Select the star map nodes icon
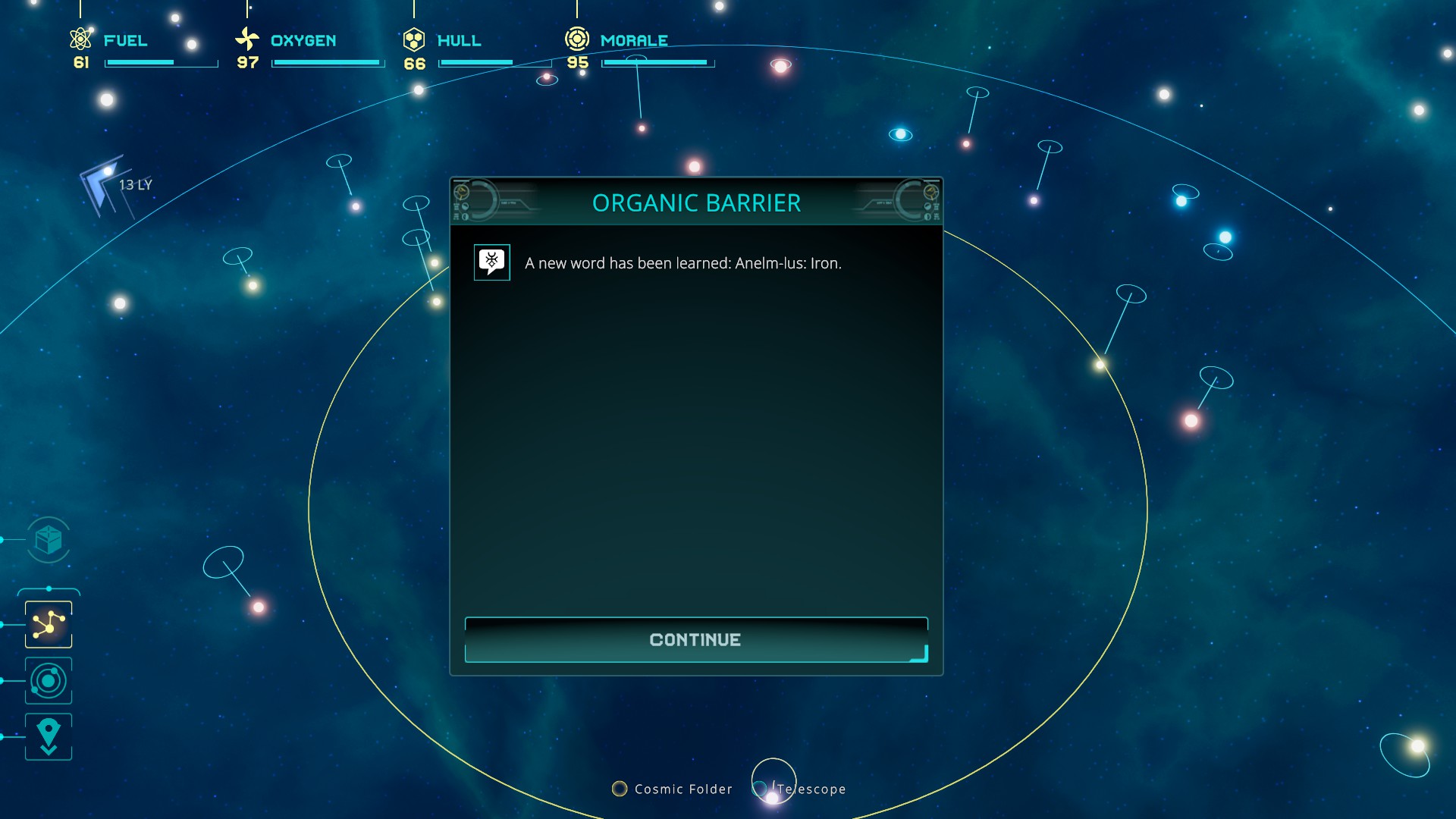Image resolution: width=1456 pixels, height=819 pixels. [49, 624]
